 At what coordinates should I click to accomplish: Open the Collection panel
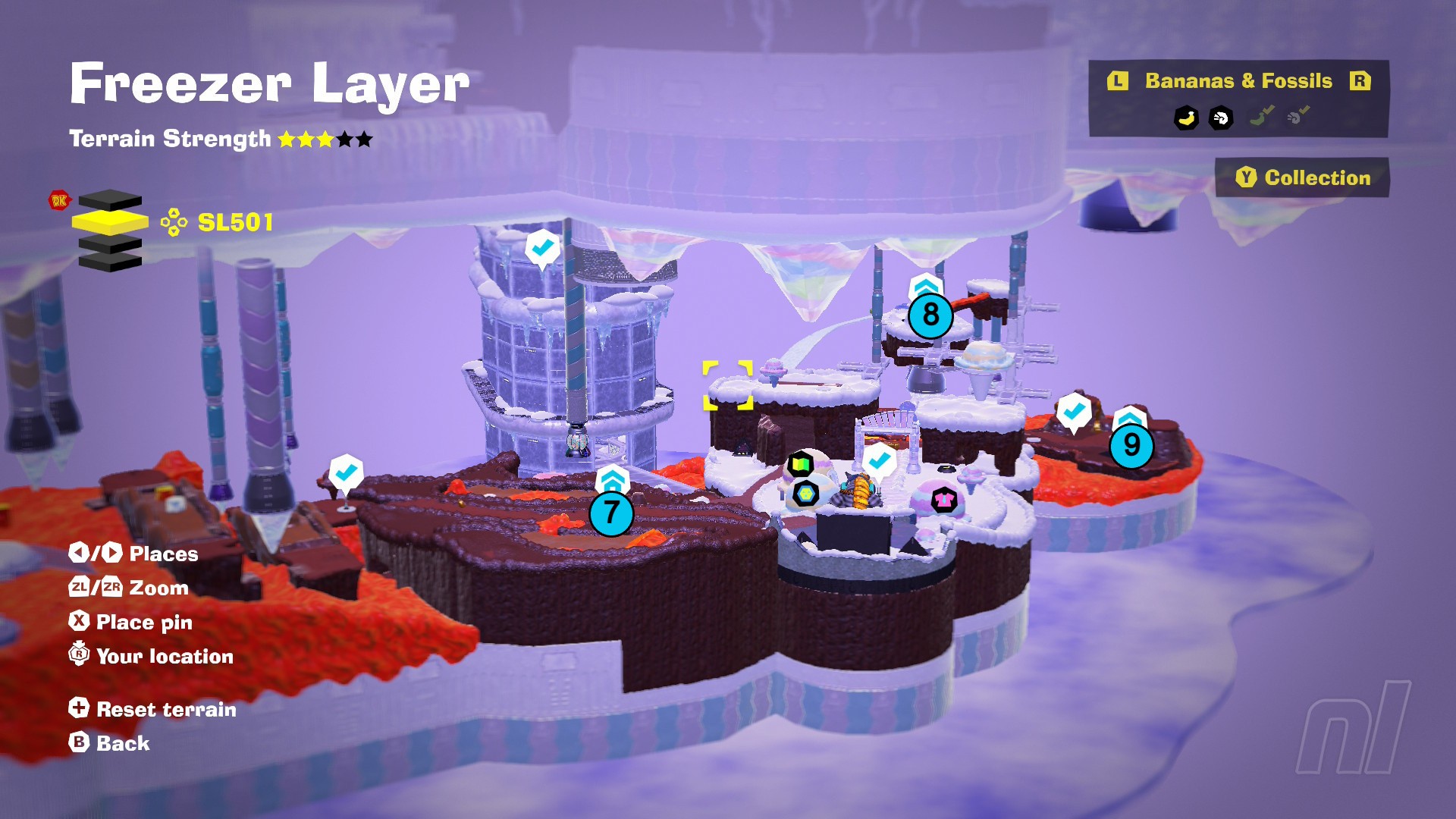point(1302,177)
